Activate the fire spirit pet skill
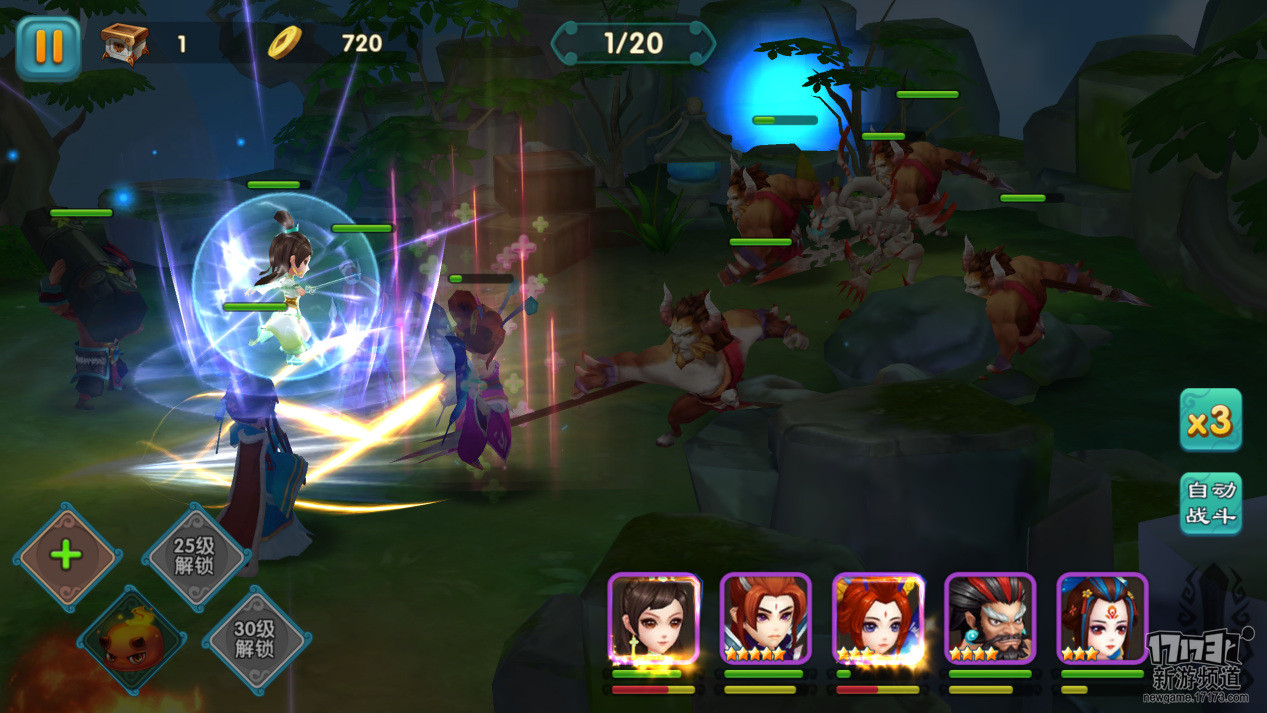 (131, 640)
